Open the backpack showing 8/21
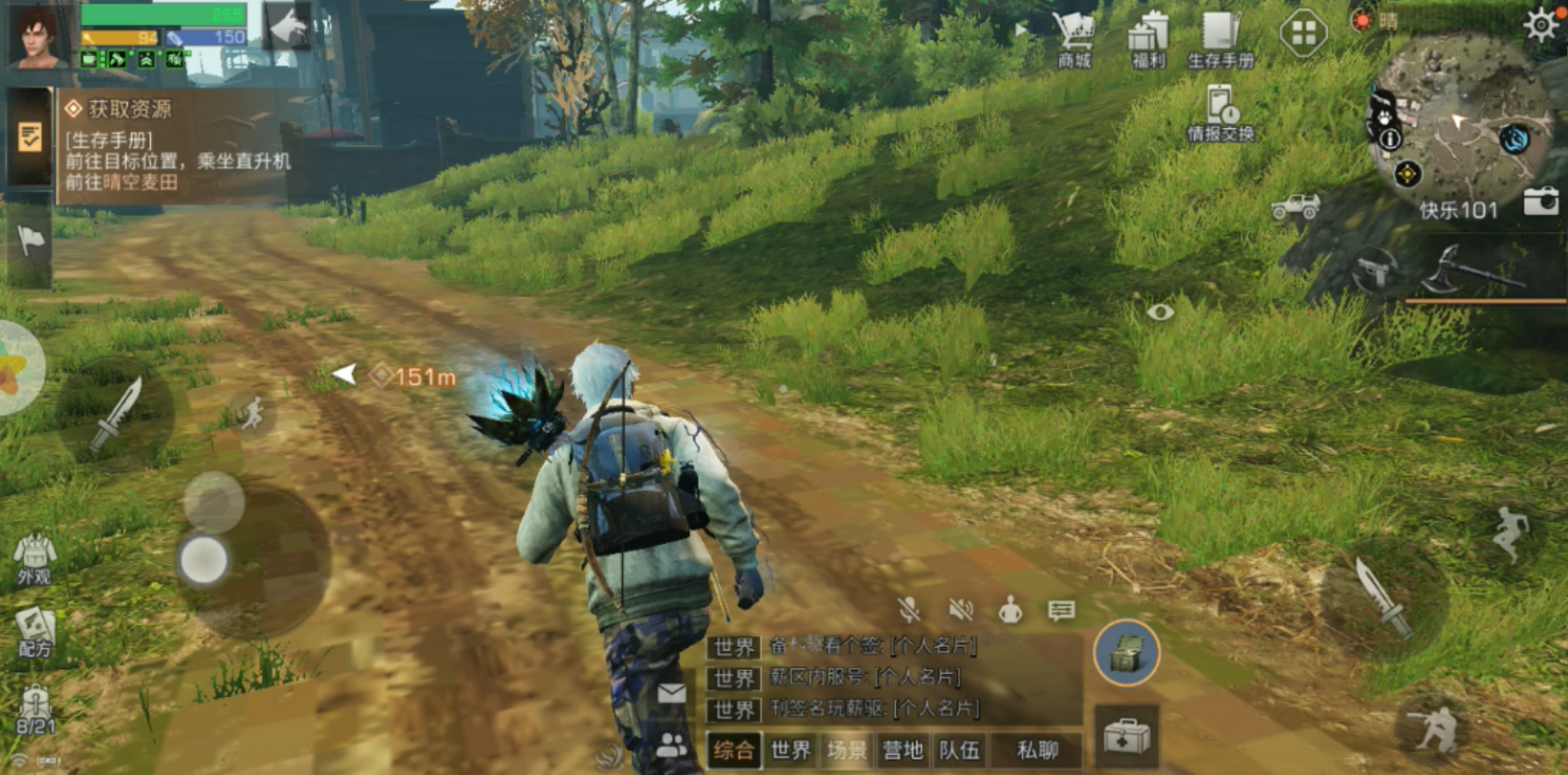Viewport: 1568px width, 775px height. tap(35, 710)
